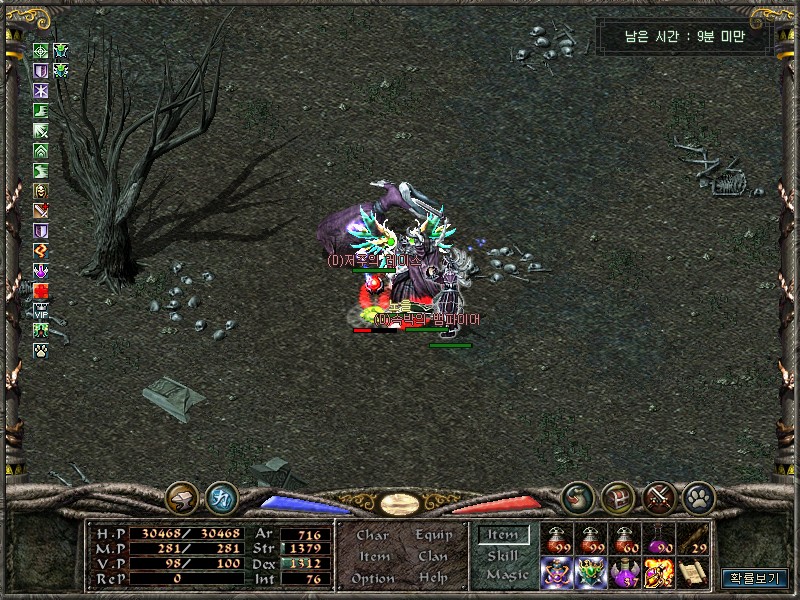Click the round treasure chest button

pyautogui.click(x=617, y=496)
